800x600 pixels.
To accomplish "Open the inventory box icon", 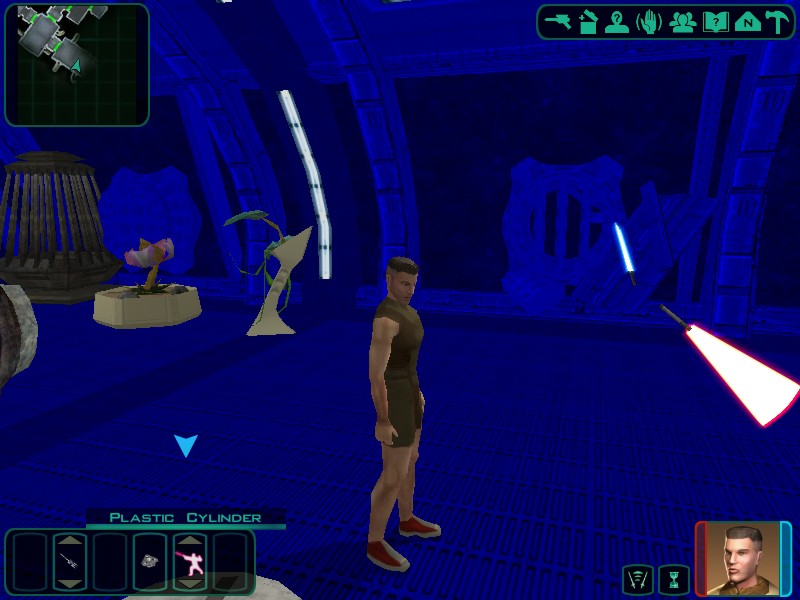I will (588, 21).
